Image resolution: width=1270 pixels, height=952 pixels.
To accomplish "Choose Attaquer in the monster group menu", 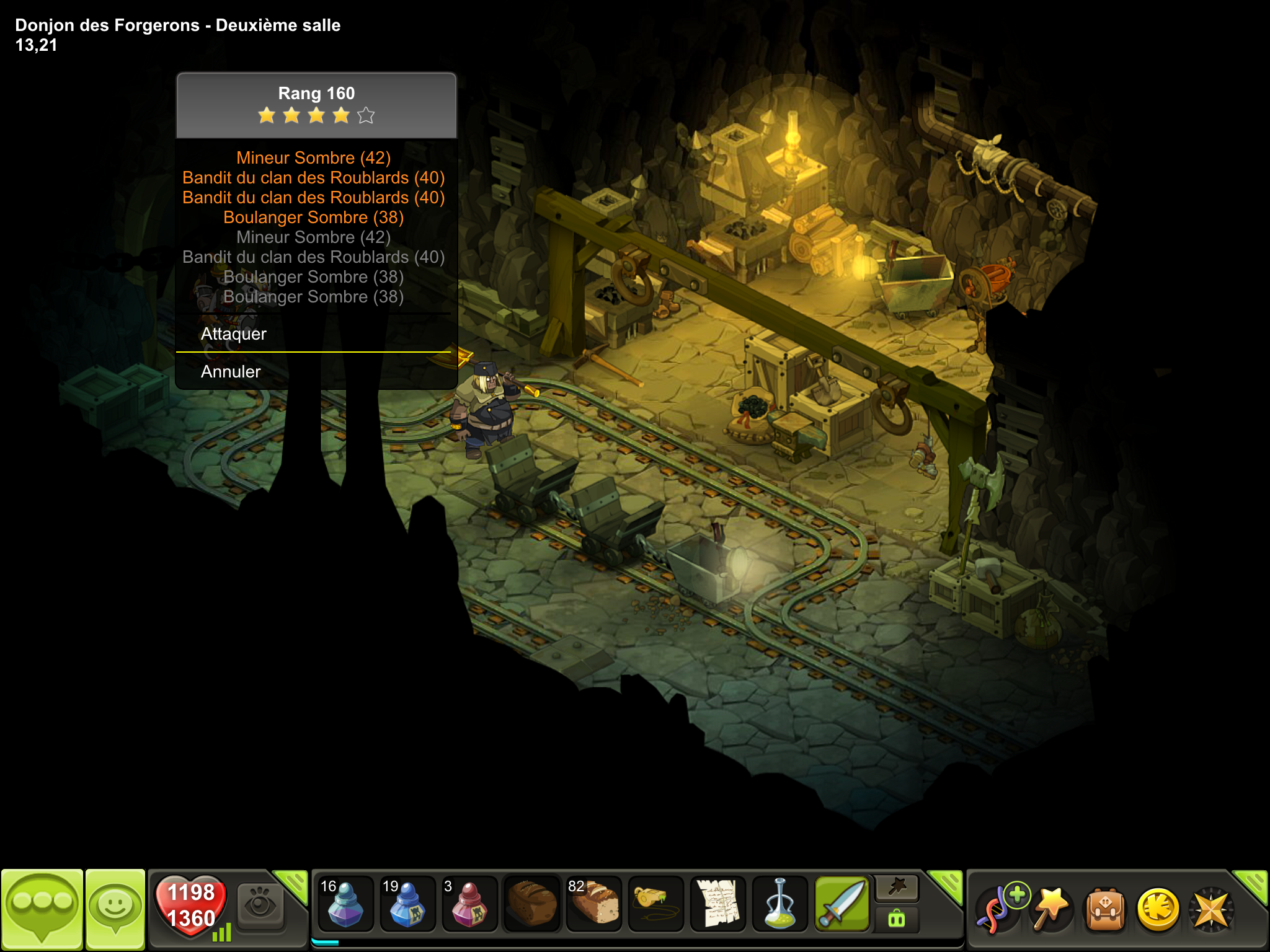I will tap(233, 334).
